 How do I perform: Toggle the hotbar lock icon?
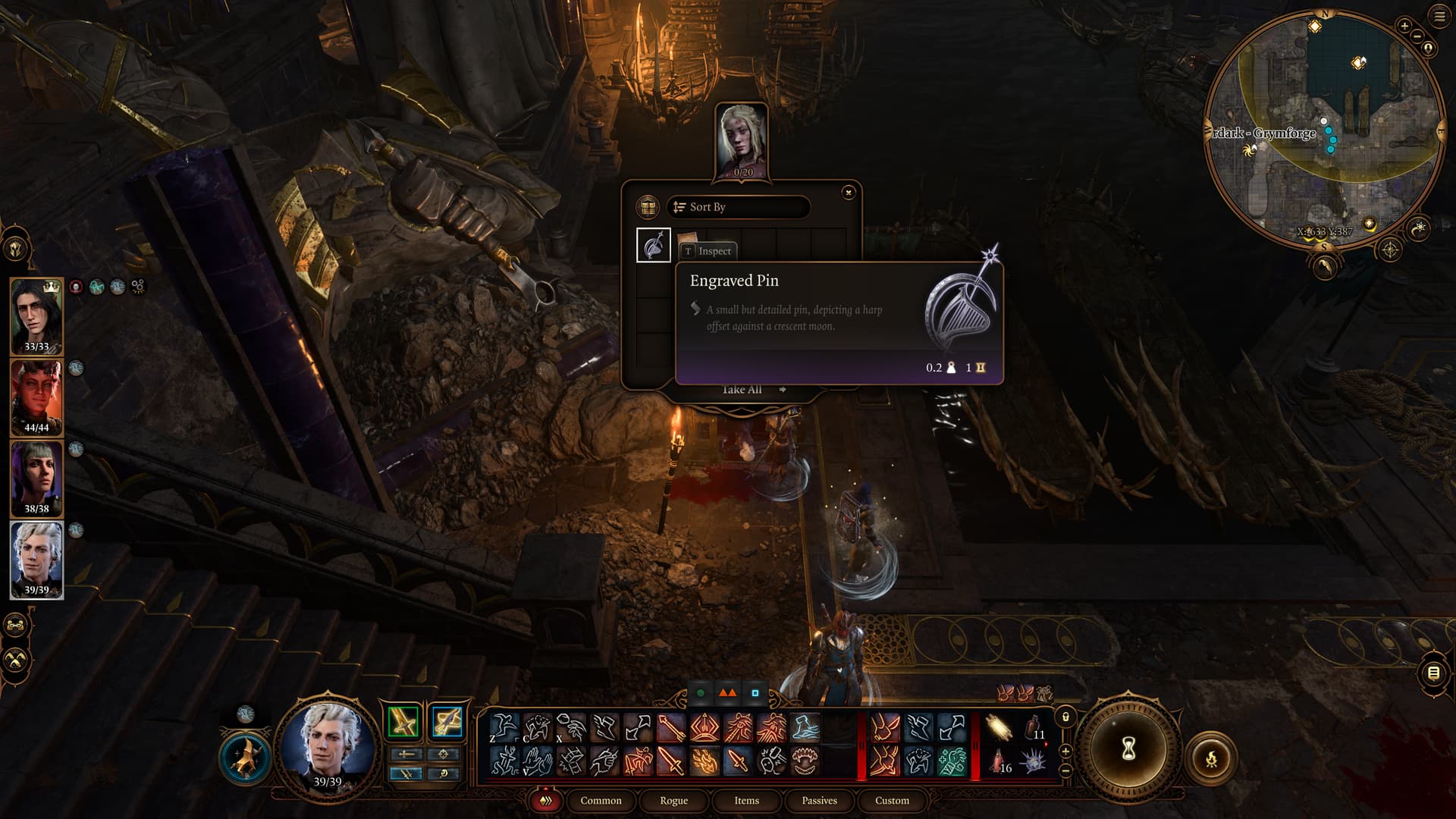click(1065, 717)
